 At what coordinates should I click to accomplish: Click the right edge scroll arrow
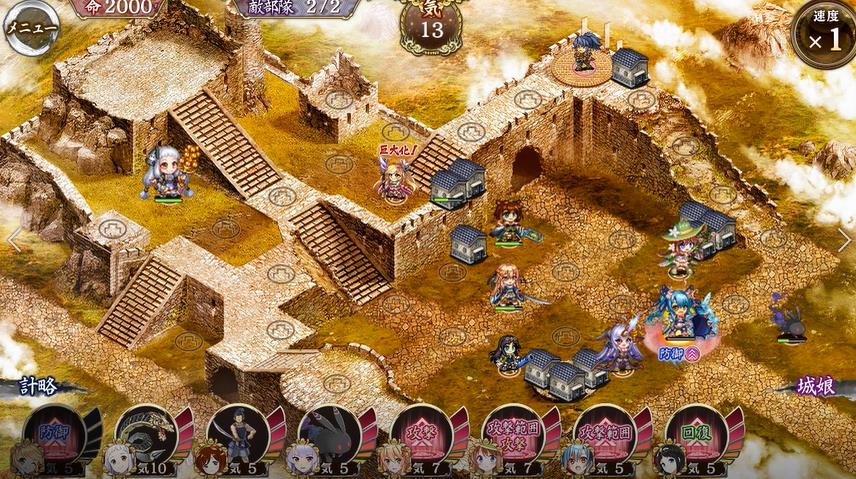[843, 240]
